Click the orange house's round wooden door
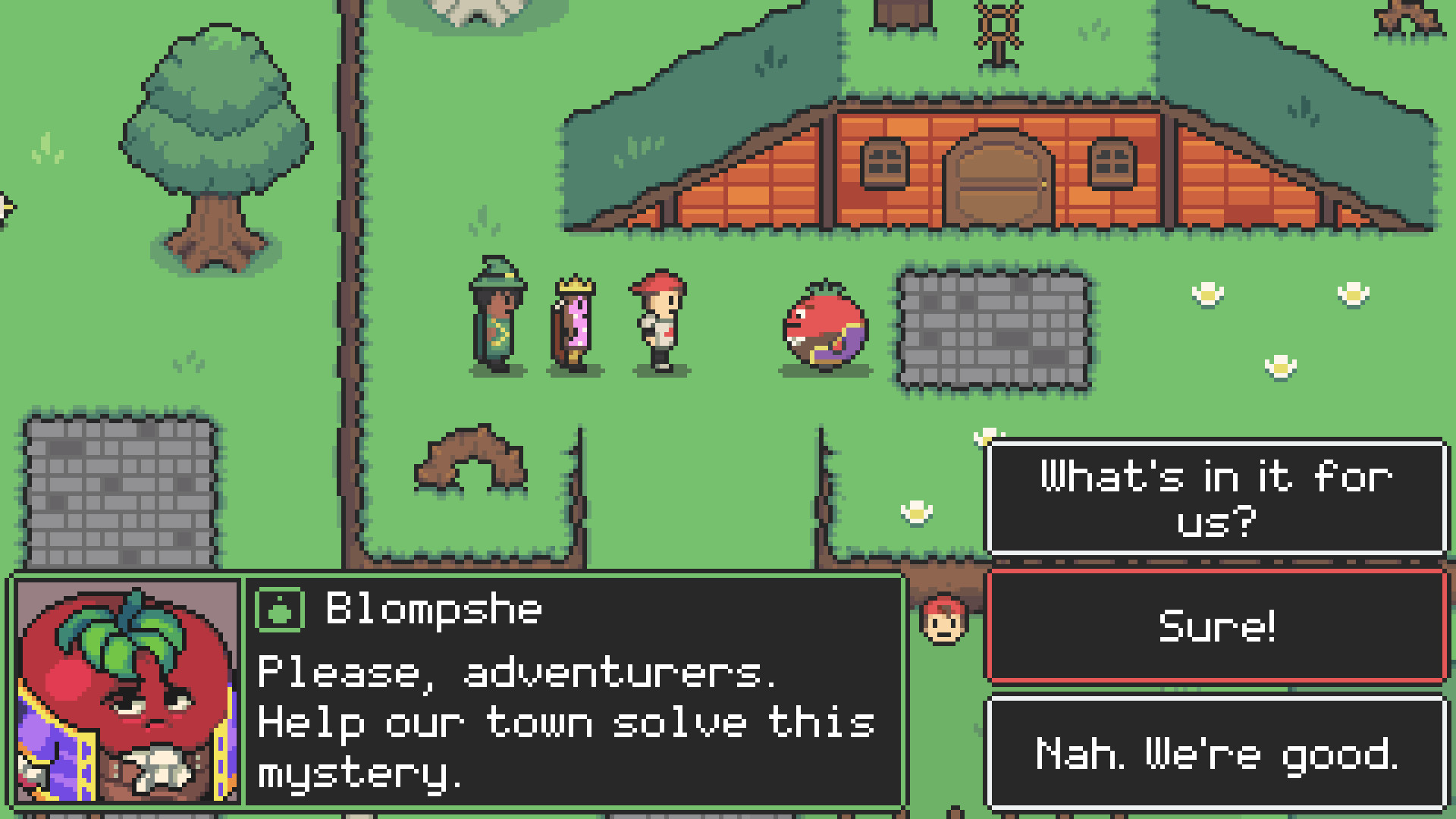Image resolution: width=1456 pixels, height=819 pixels. (x=996, y=176)
